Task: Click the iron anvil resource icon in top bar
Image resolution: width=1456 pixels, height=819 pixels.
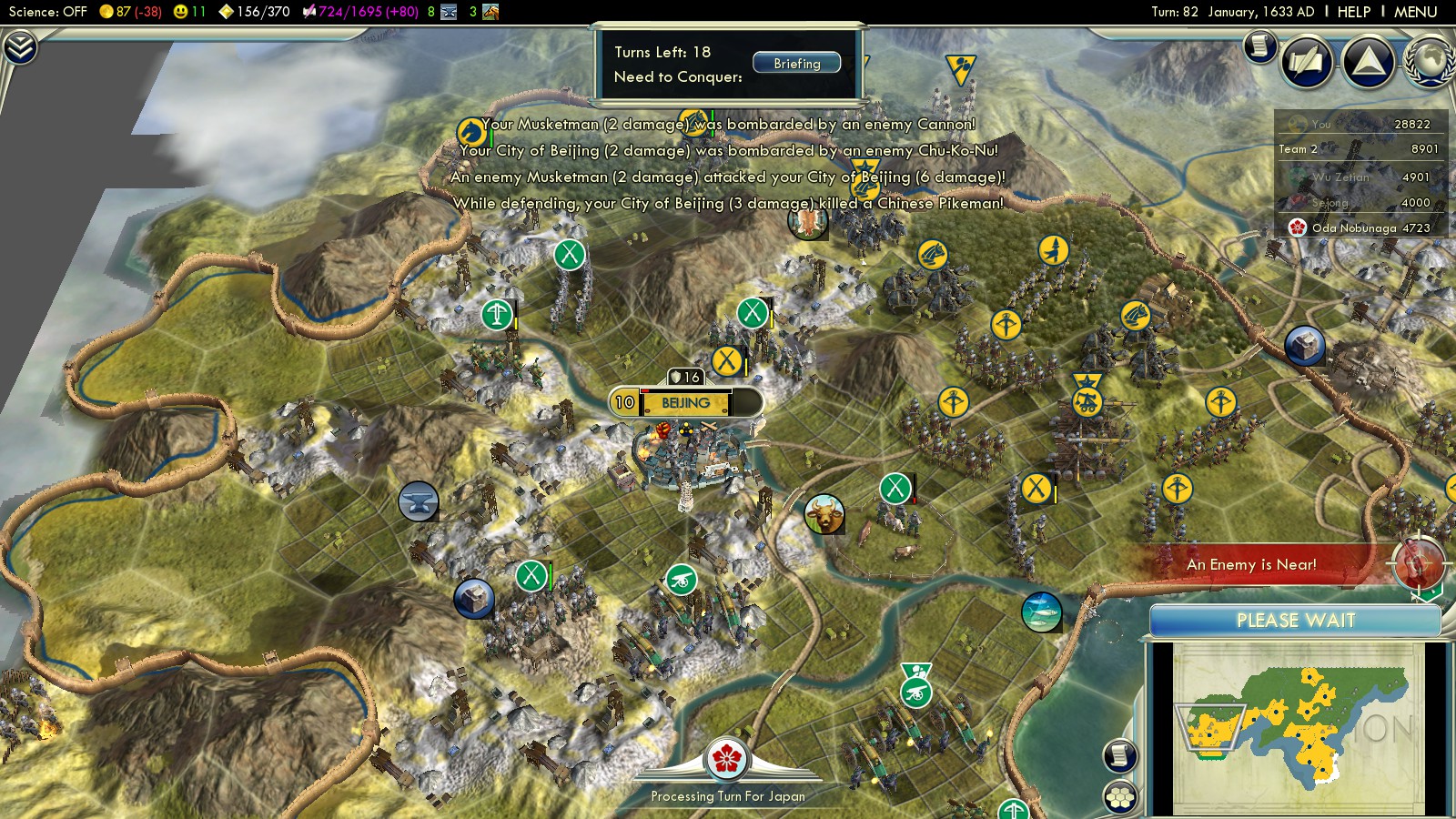Action: point(449,12)
